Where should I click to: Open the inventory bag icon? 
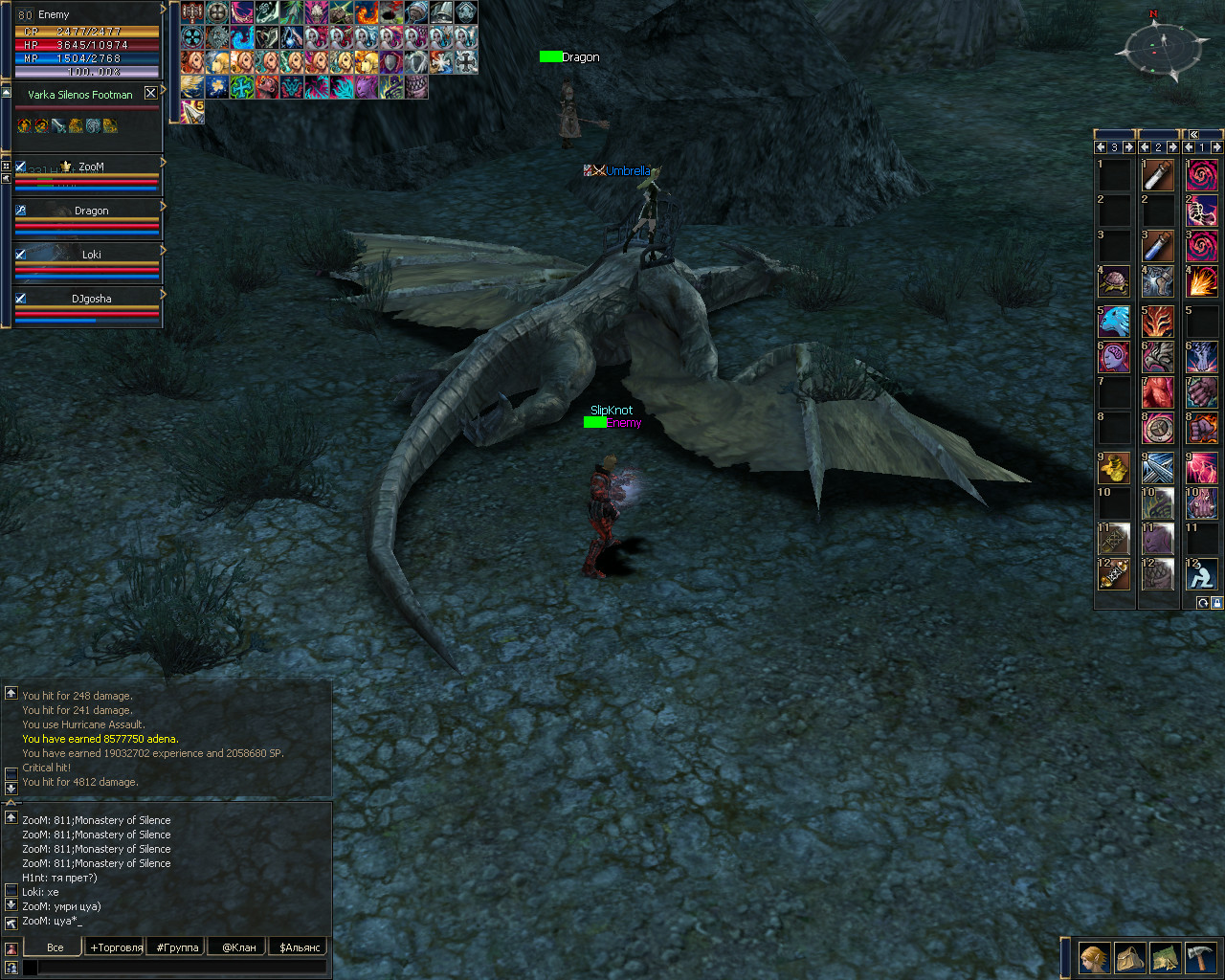click(x=1129, y=957)
